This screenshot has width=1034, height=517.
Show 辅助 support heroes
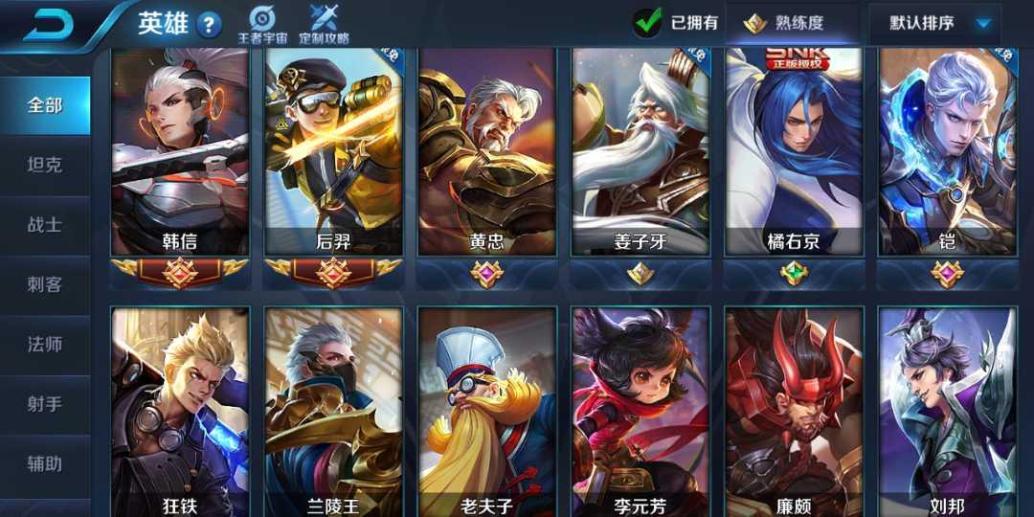coord(45,465)
